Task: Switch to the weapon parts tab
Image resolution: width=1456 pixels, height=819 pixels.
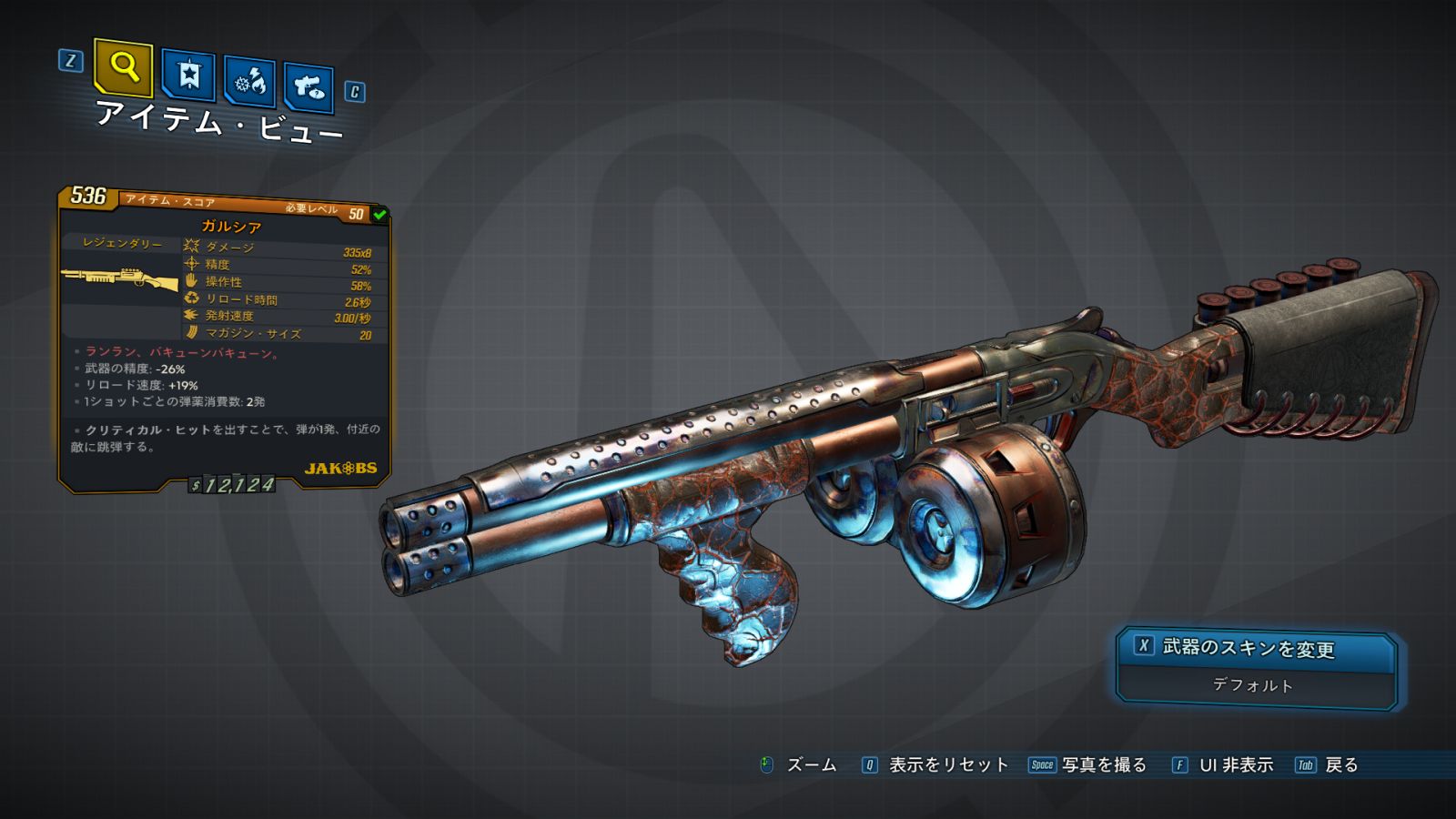Action: (309, 87)
